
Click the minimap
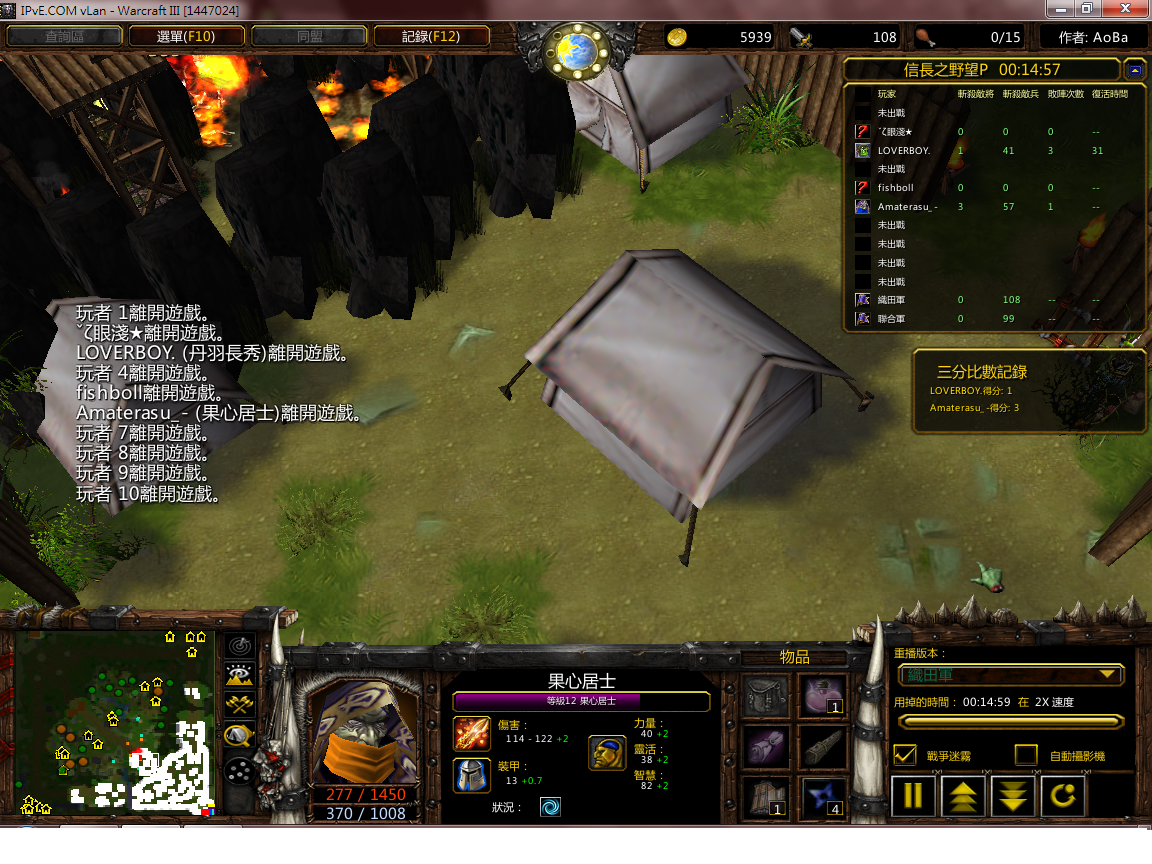pyautogui.click(x=114, y=720)
